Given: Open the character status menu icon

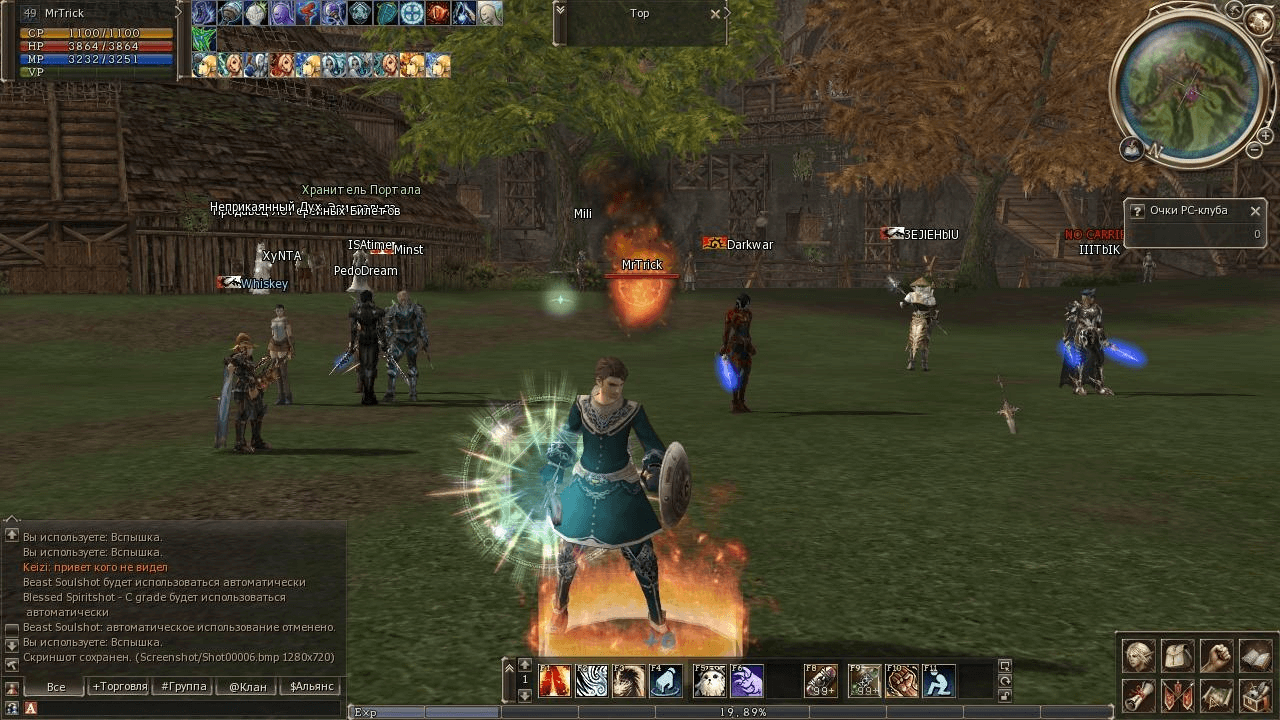Looking at the screenshot, I should 1139,656.
